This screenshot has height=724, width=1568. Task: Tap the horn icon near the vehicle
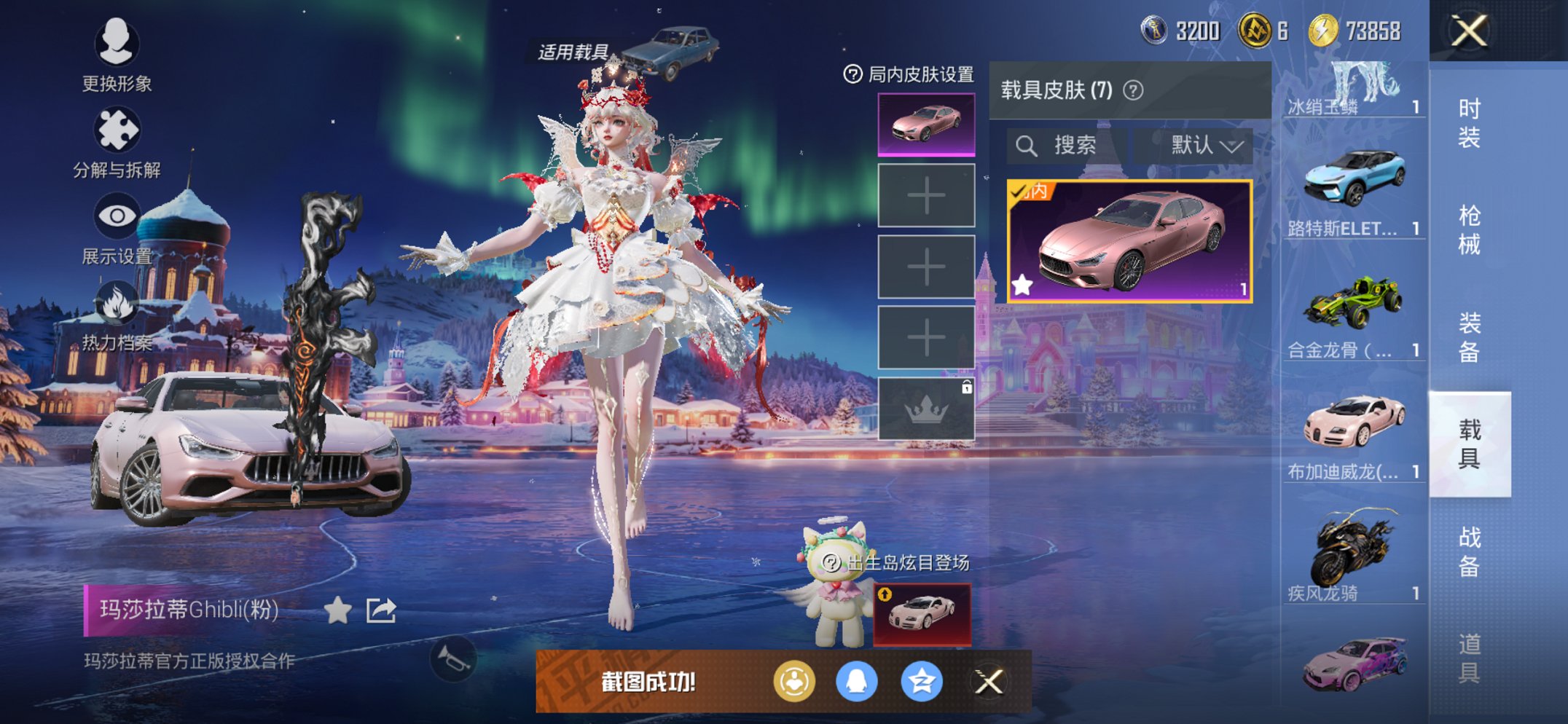452,659
